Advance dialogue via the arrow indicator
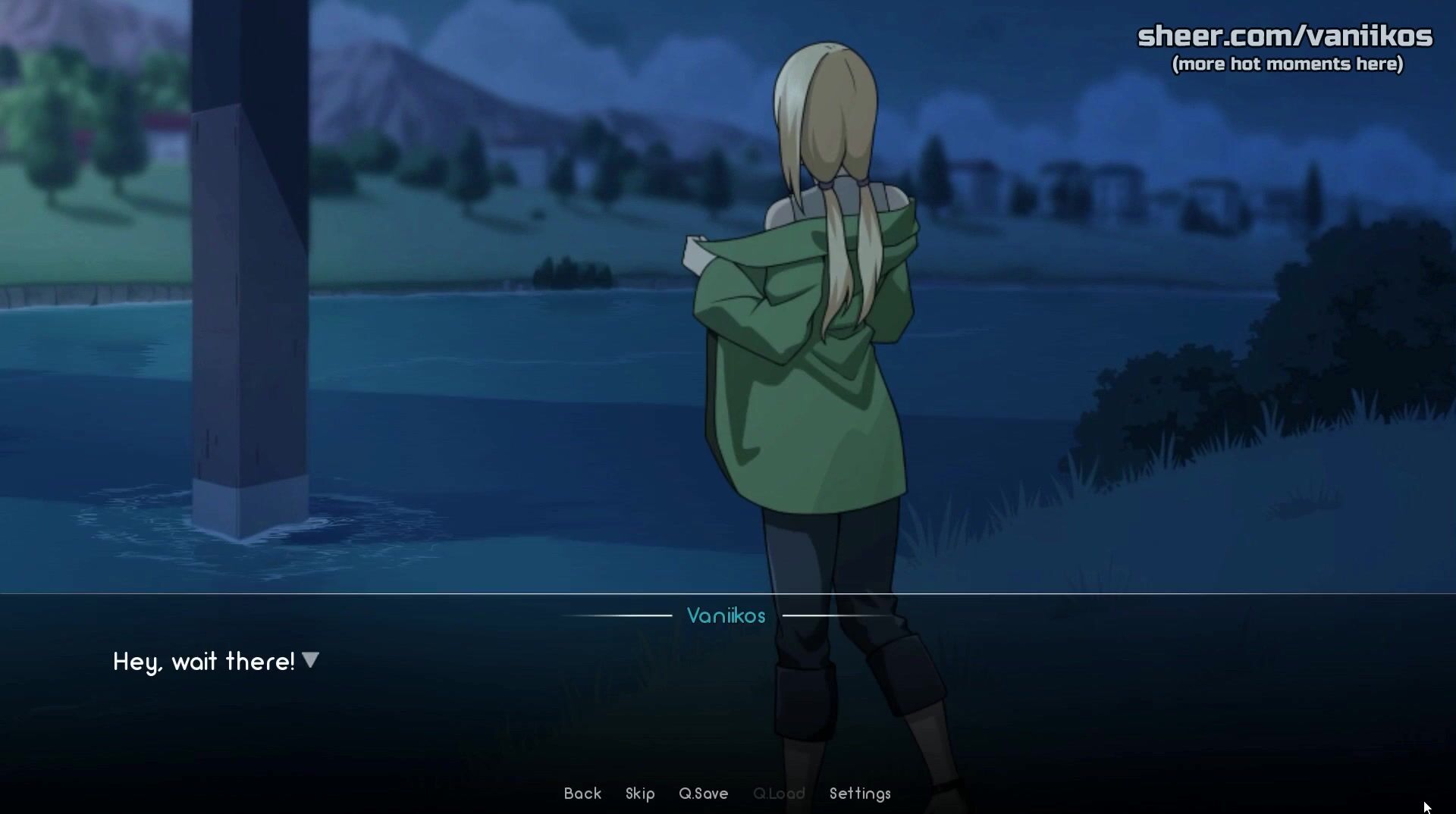 click(310, 660)
